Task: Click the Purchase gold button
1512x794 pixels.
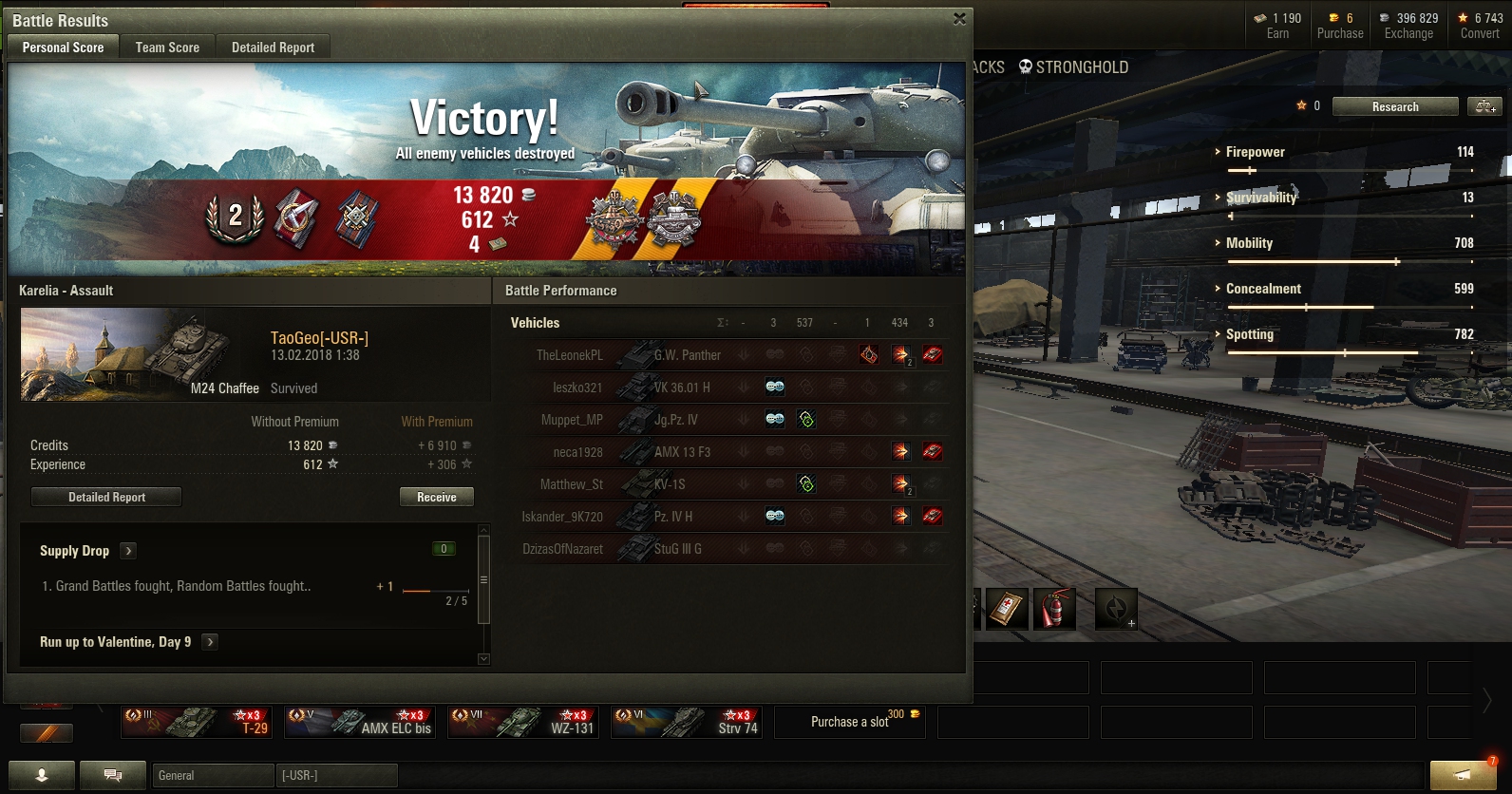Action: click(x=1340, y=26)
